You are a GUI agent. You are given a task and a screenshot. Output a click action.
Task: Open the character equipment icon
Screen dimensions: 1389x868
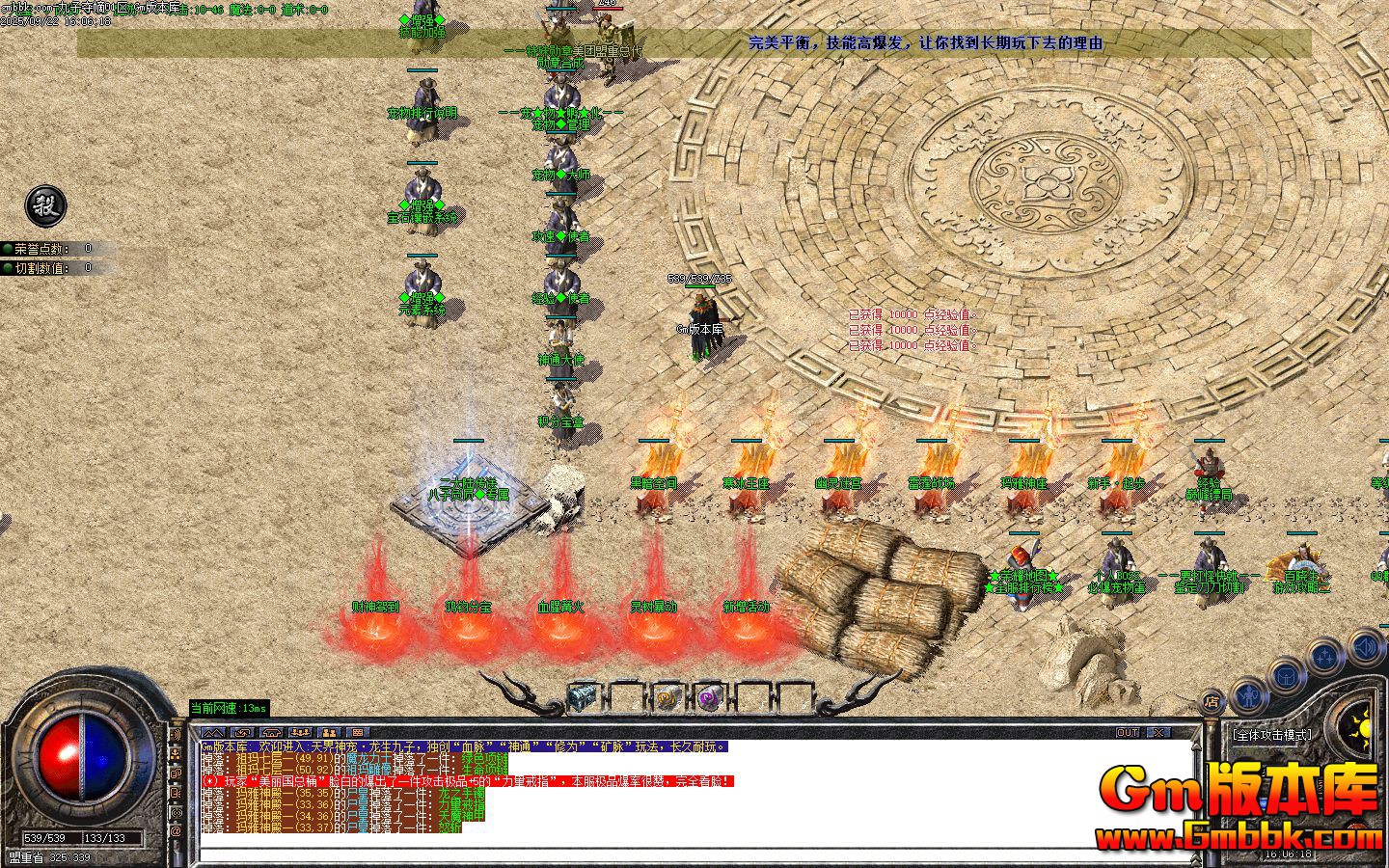tap(1248, 696)
